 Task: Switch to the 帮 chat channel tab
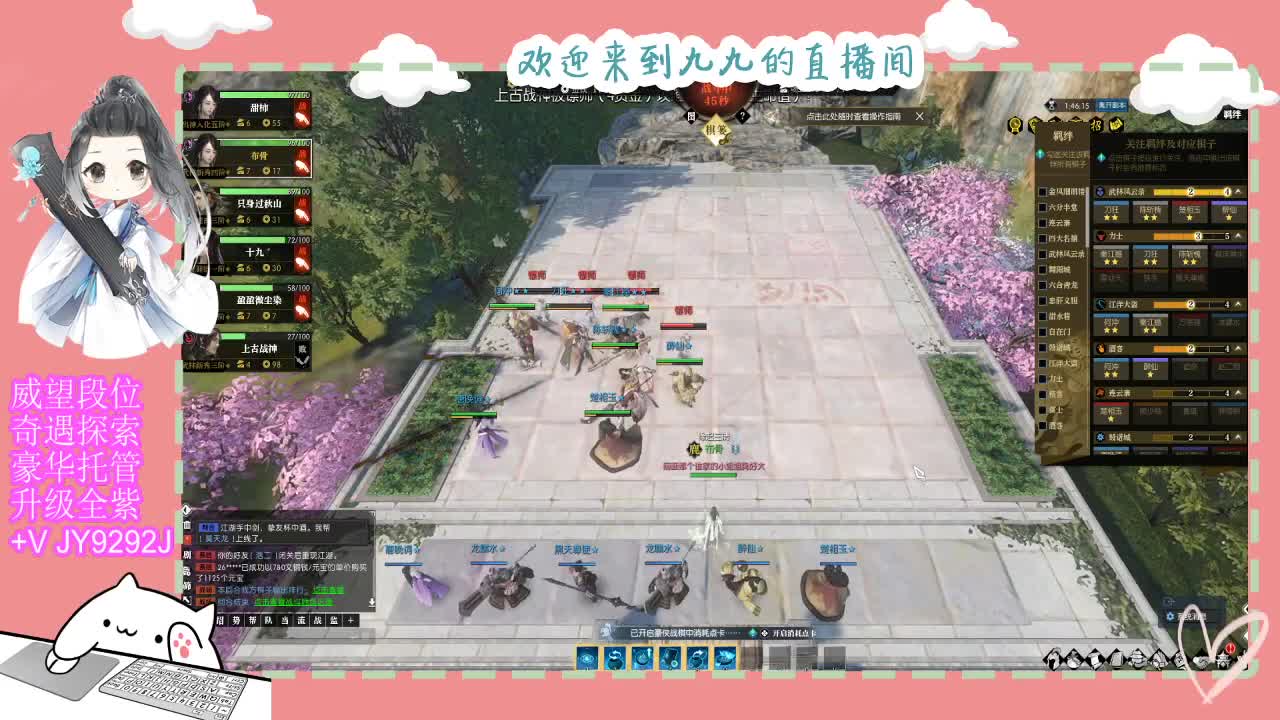(x=252, y=620)
